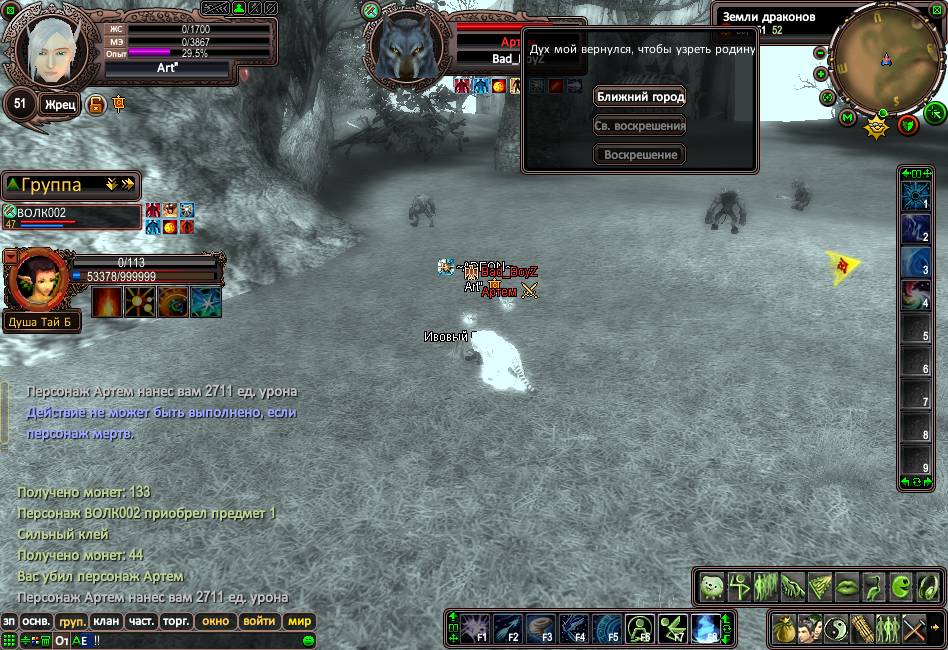
Task: Zoom out the minimap with minus button
Action: pos(821,53)
